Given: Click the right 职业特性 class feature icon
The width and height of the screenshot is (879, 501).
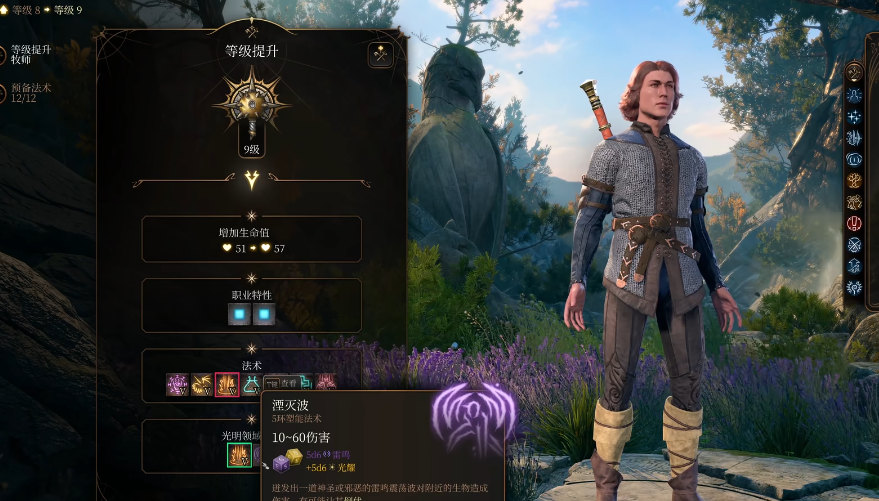Looking at the screenshot, I should point(264,315).
